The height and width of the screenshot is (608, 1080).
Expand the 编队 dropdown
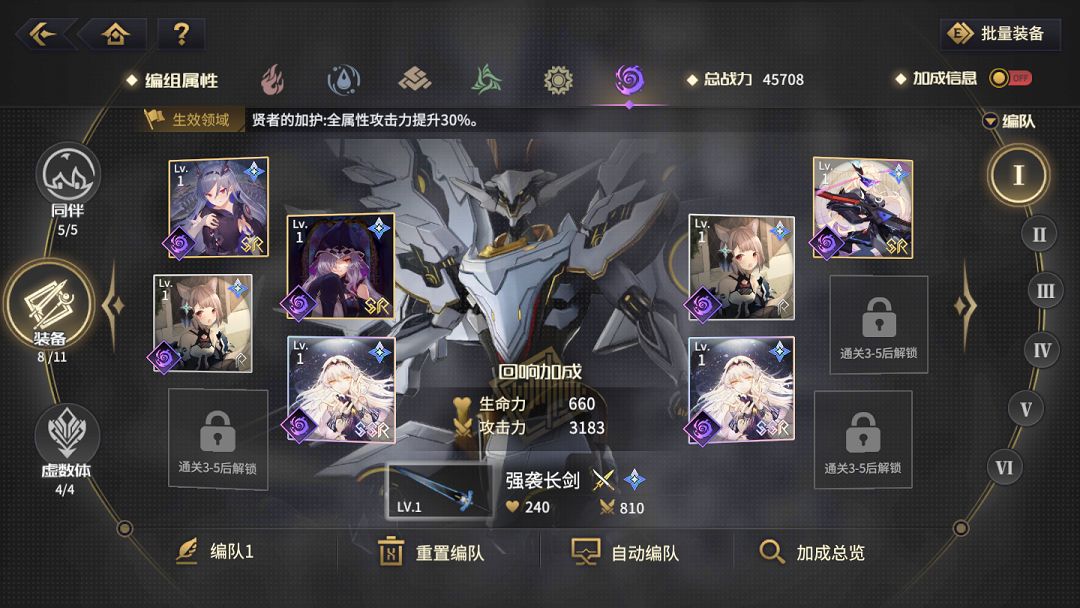pos(1008,121)
